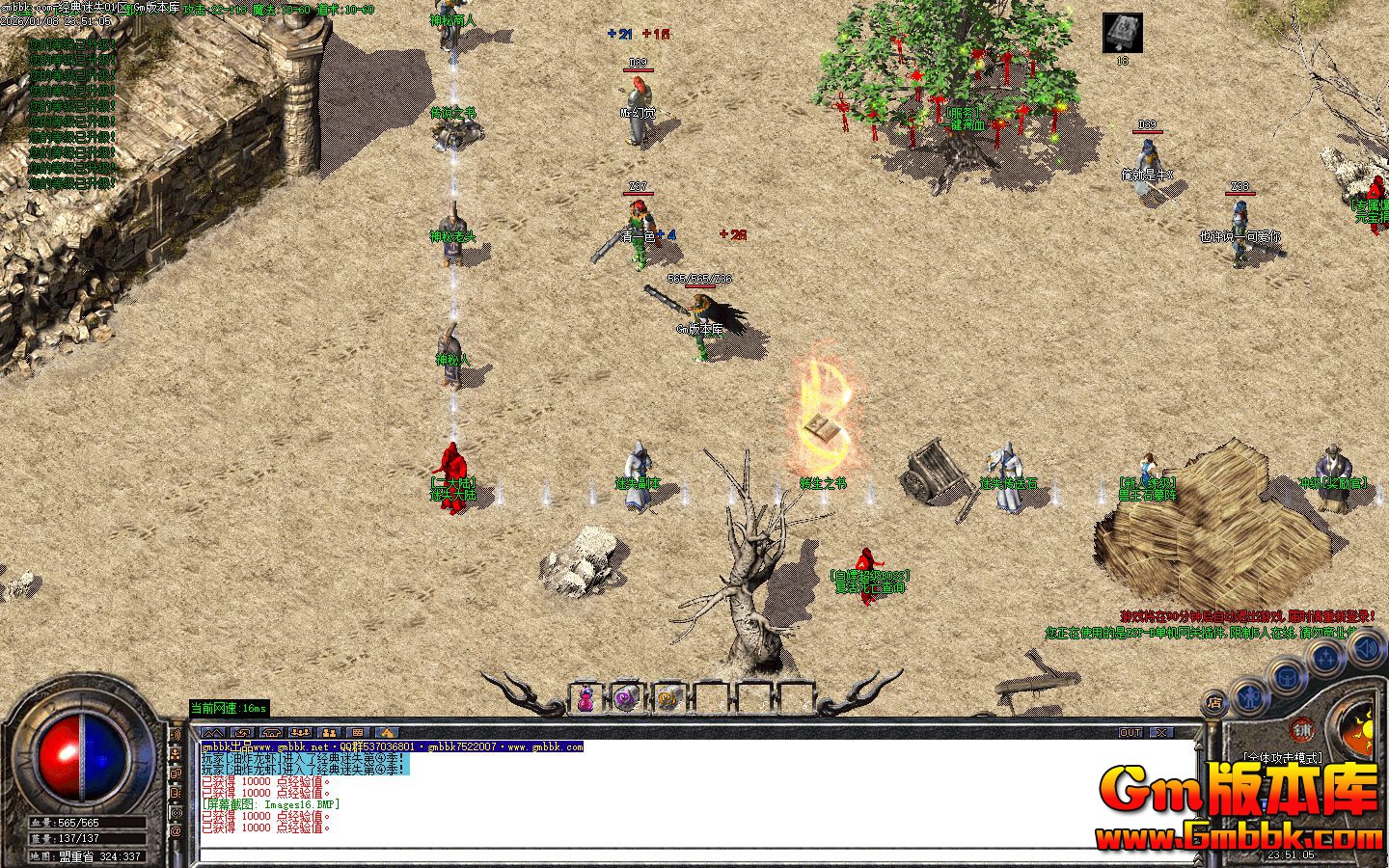The image size is (1389, 868).
Task: Switch the 全体攻击模式 attack mode label
Action: (1282, 758)
